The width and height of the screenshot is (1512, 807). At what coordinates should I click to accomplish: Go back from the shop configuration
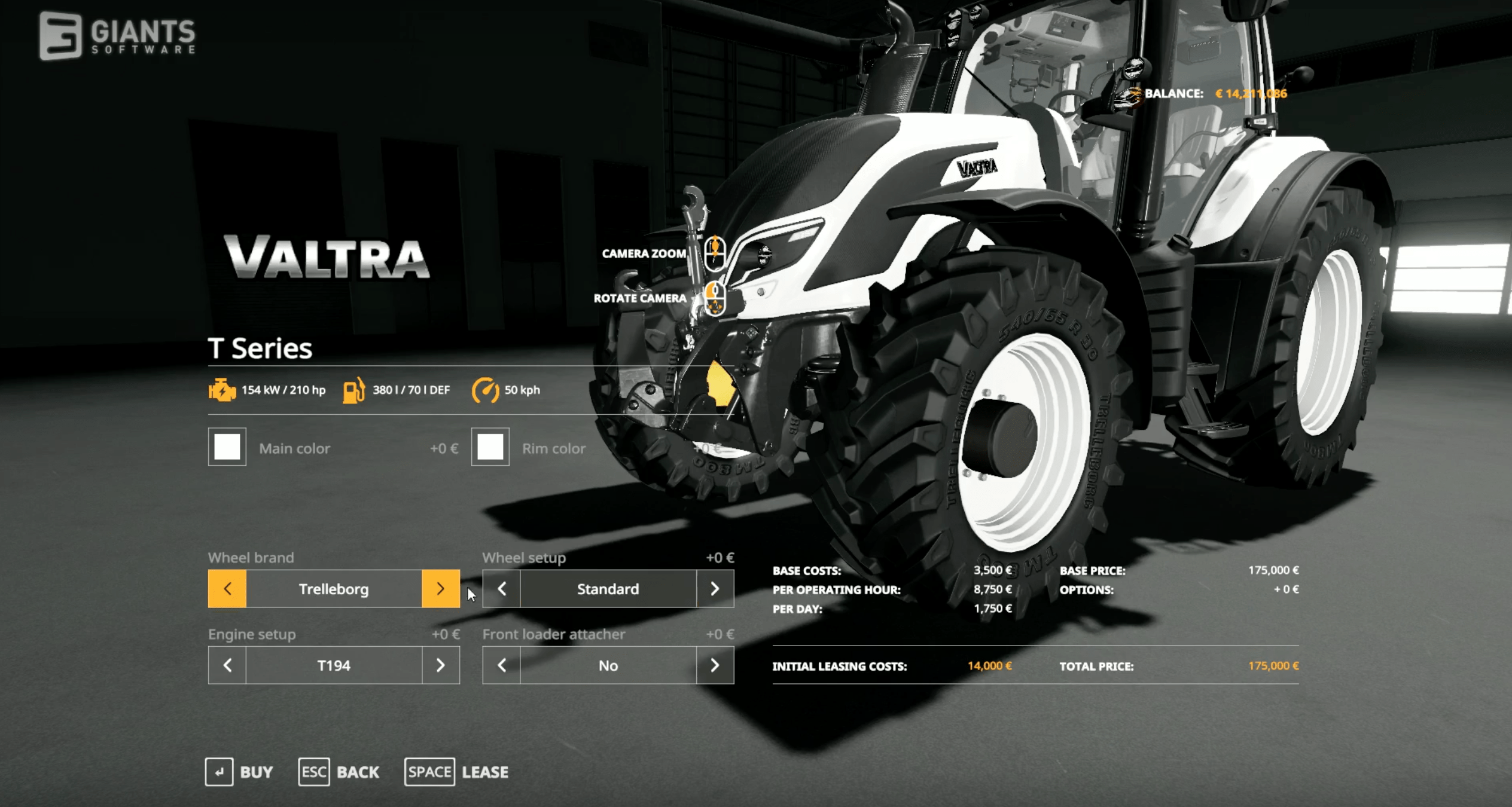tap(339, 772)
